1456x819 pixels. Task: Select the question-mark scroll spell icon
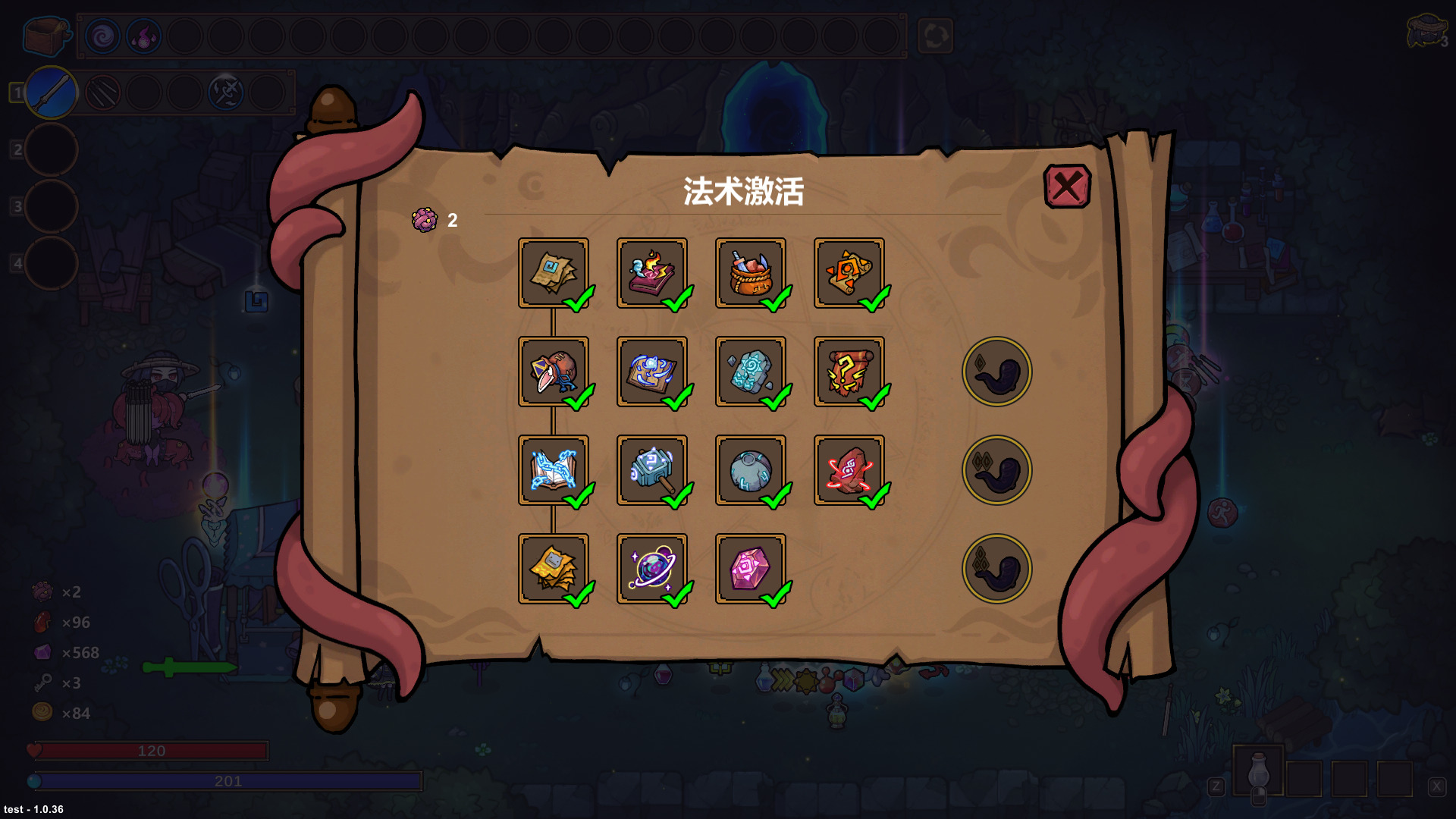[x=850, y=372]
